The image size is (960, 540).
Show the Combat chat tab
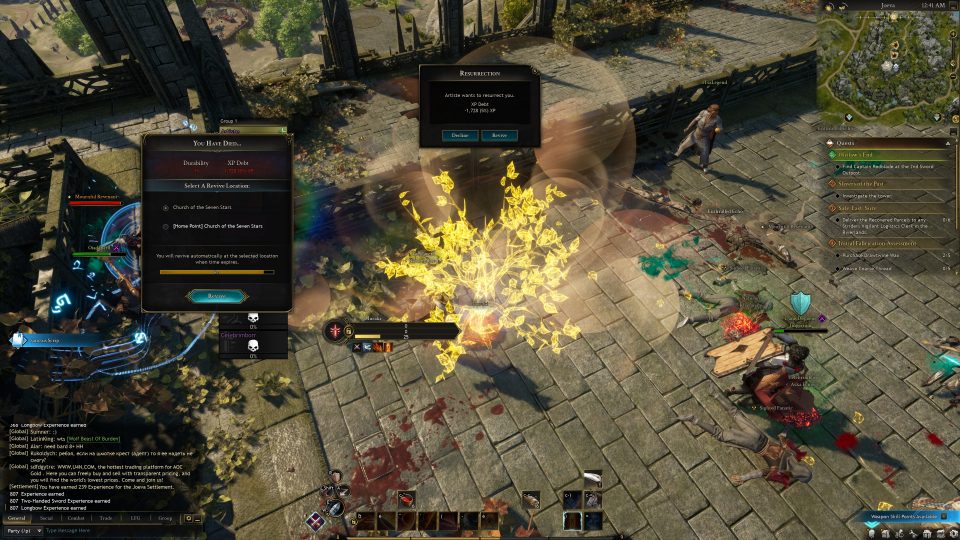(76, 518)
